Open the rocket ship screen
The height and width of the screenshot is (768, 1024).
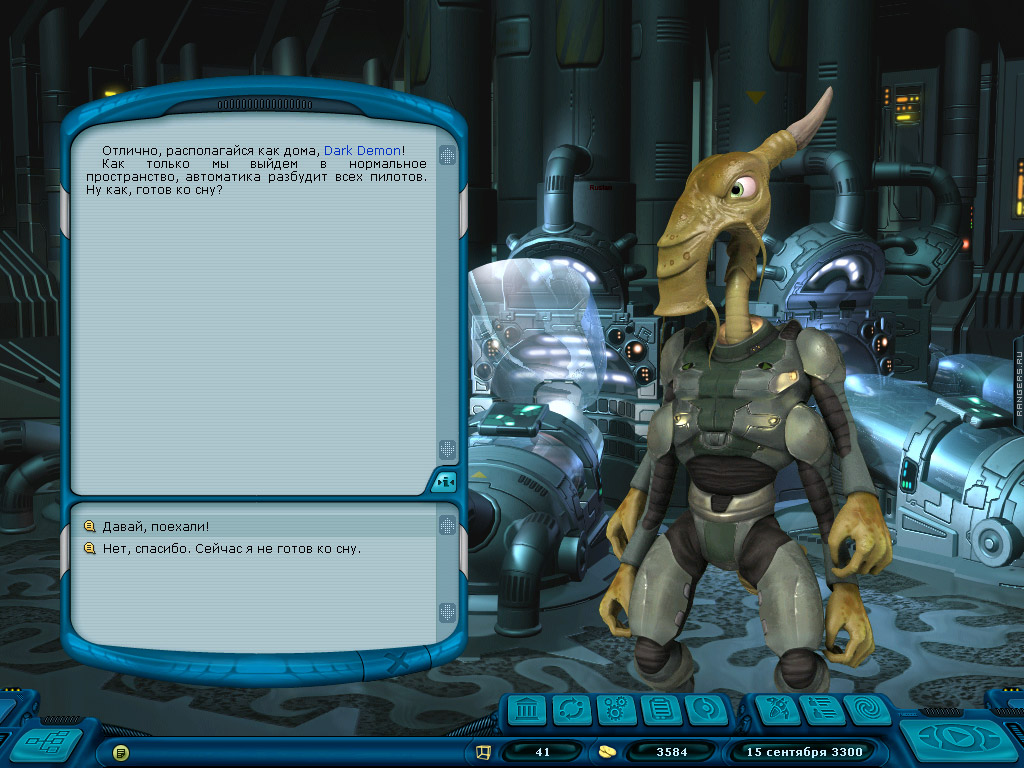click(775, 710)
